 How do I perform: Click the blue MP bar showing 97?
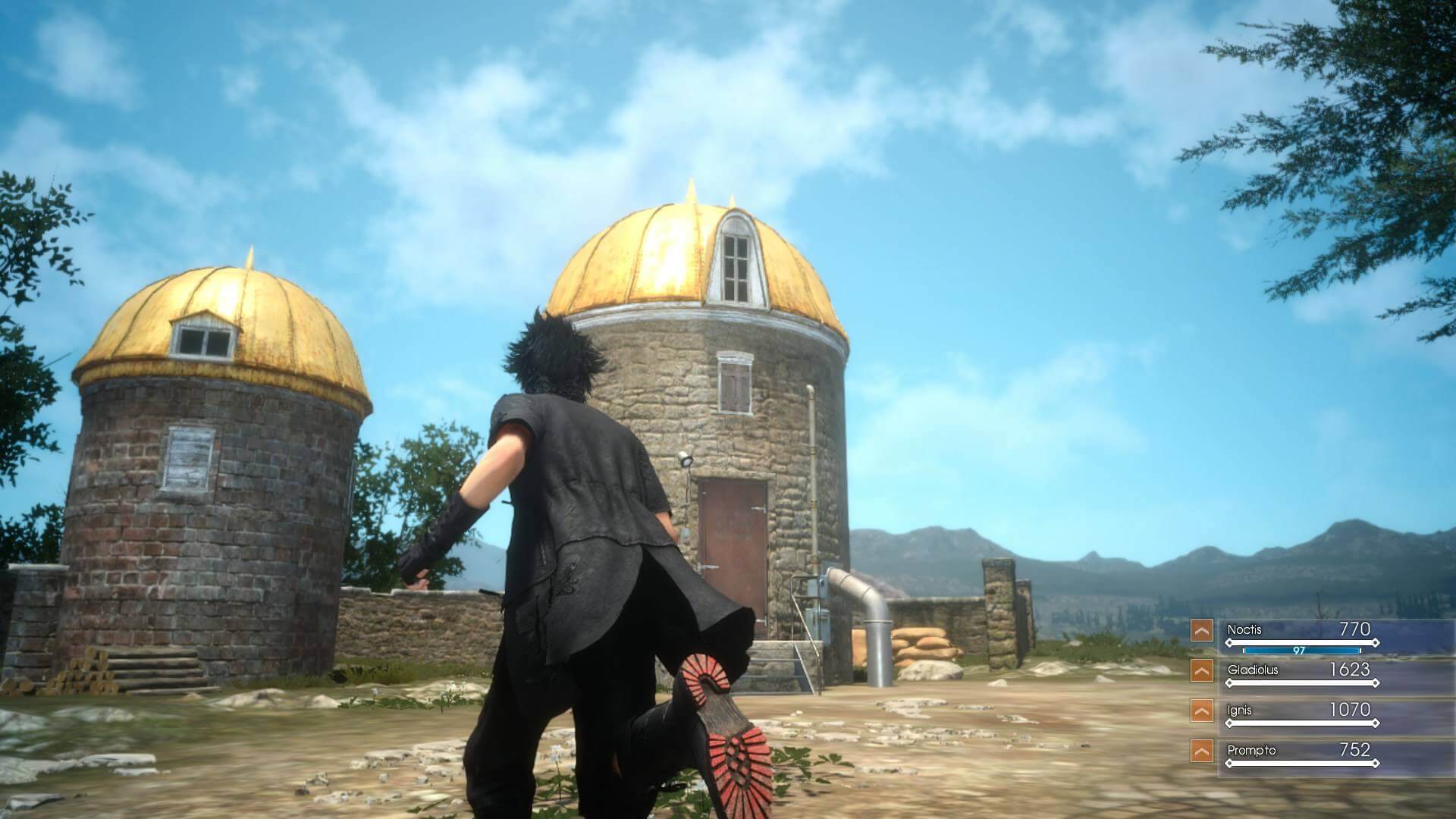(1302, 651)
